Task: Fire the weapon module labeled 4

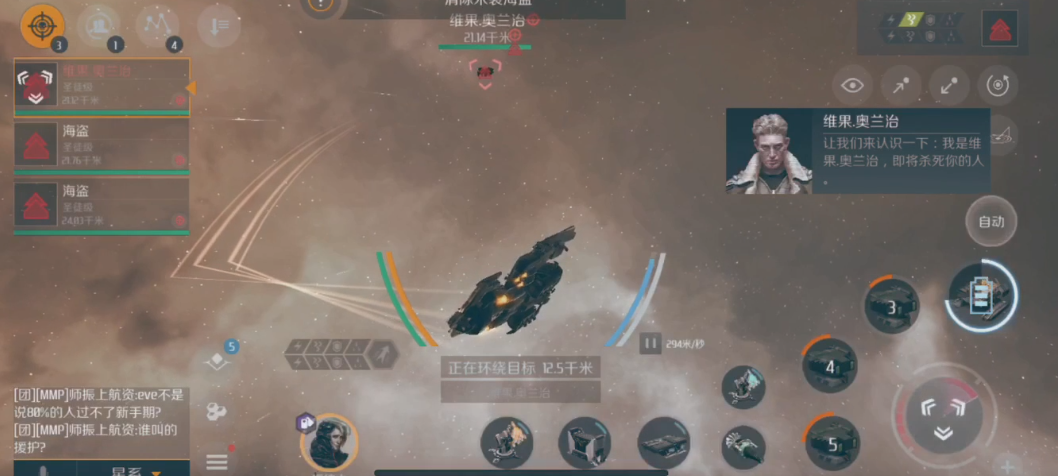Action: (x=830, y=365)
